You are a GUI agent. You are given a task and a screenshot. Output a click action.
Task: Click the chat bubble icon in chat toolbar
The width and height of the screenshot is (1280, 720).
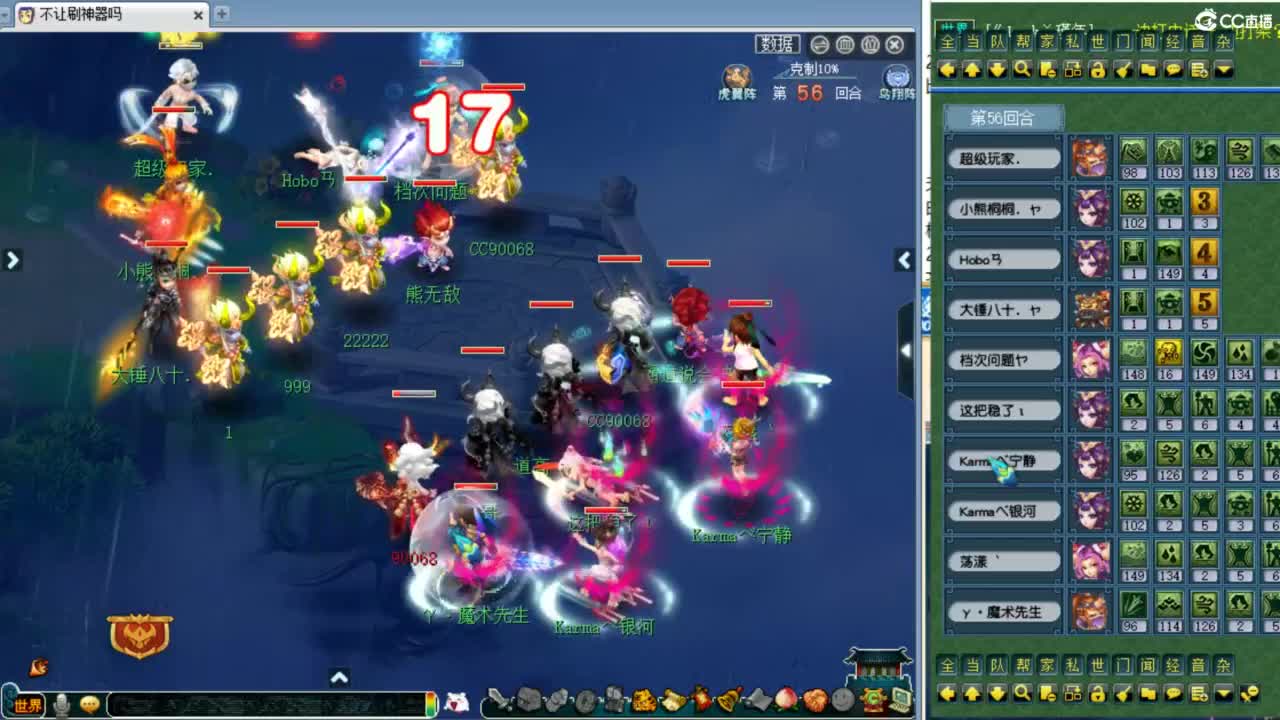(x=1173, y=70)
